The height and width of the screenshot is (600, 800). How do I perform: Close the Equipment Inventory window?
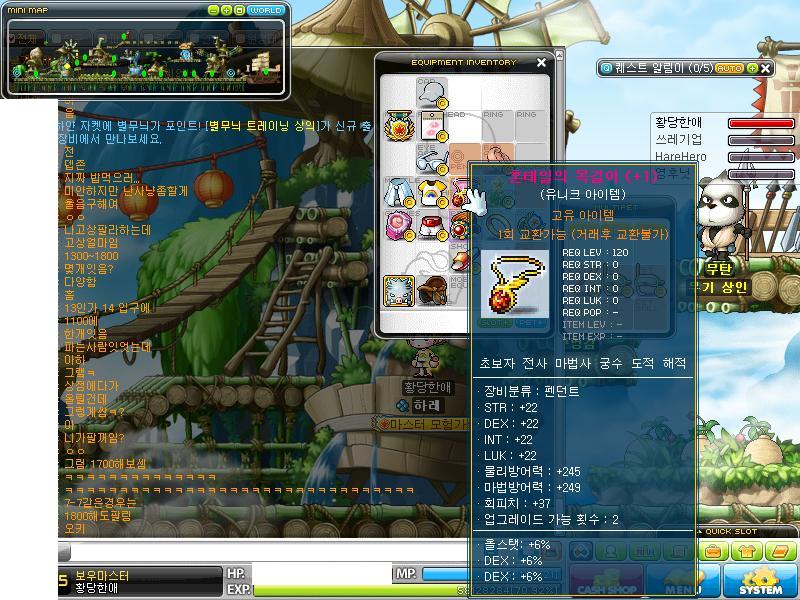tap(541, 63)
